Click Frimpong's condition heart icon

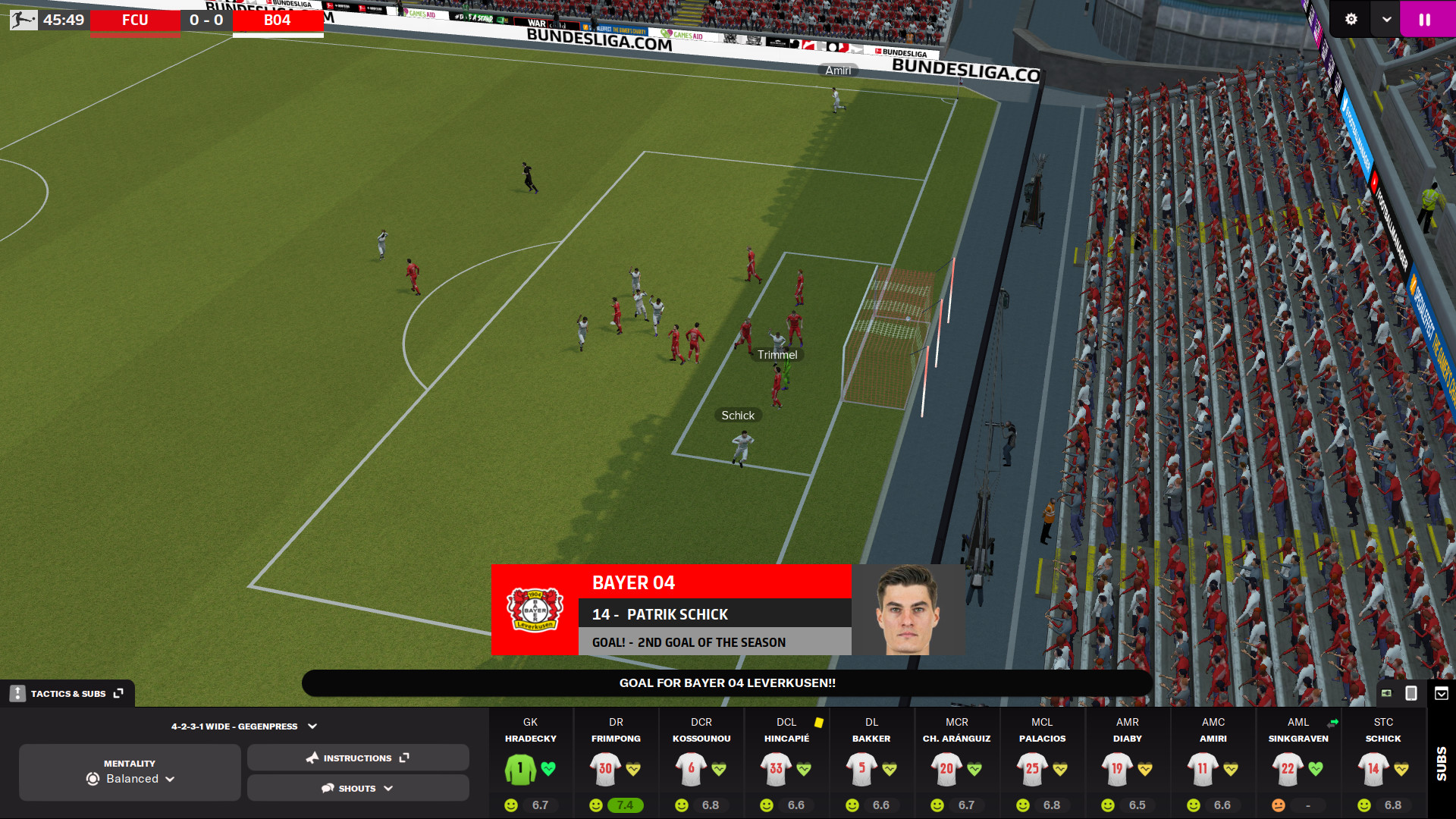pos(632,768)
